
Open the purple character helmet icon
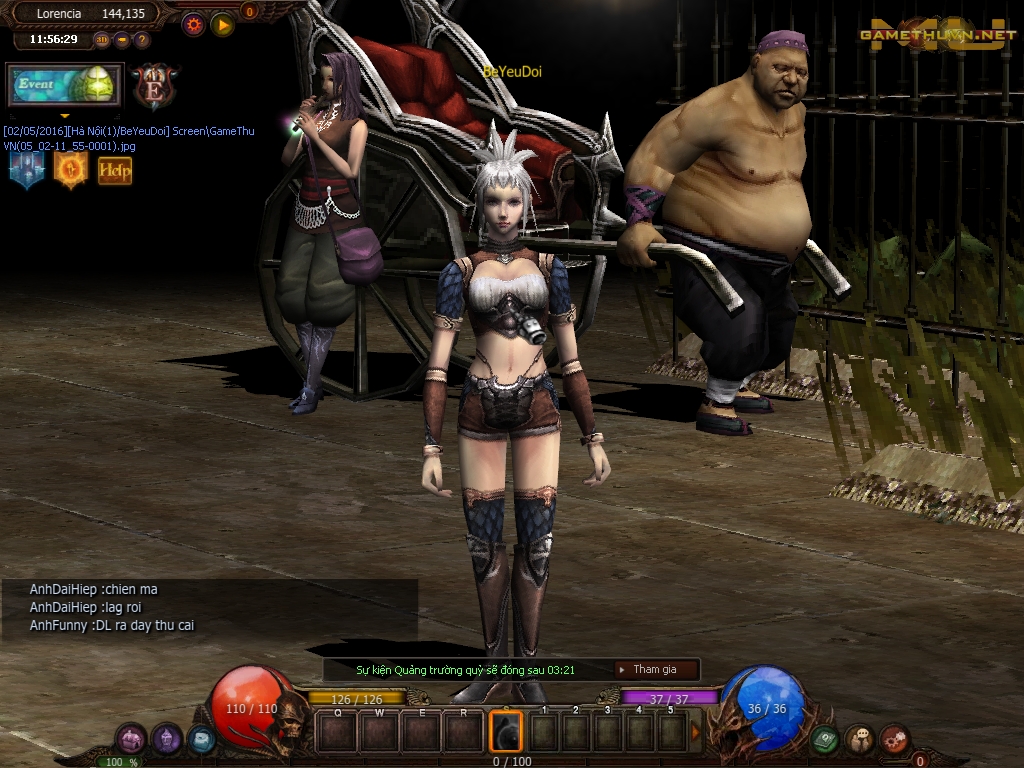click(167, 739)
